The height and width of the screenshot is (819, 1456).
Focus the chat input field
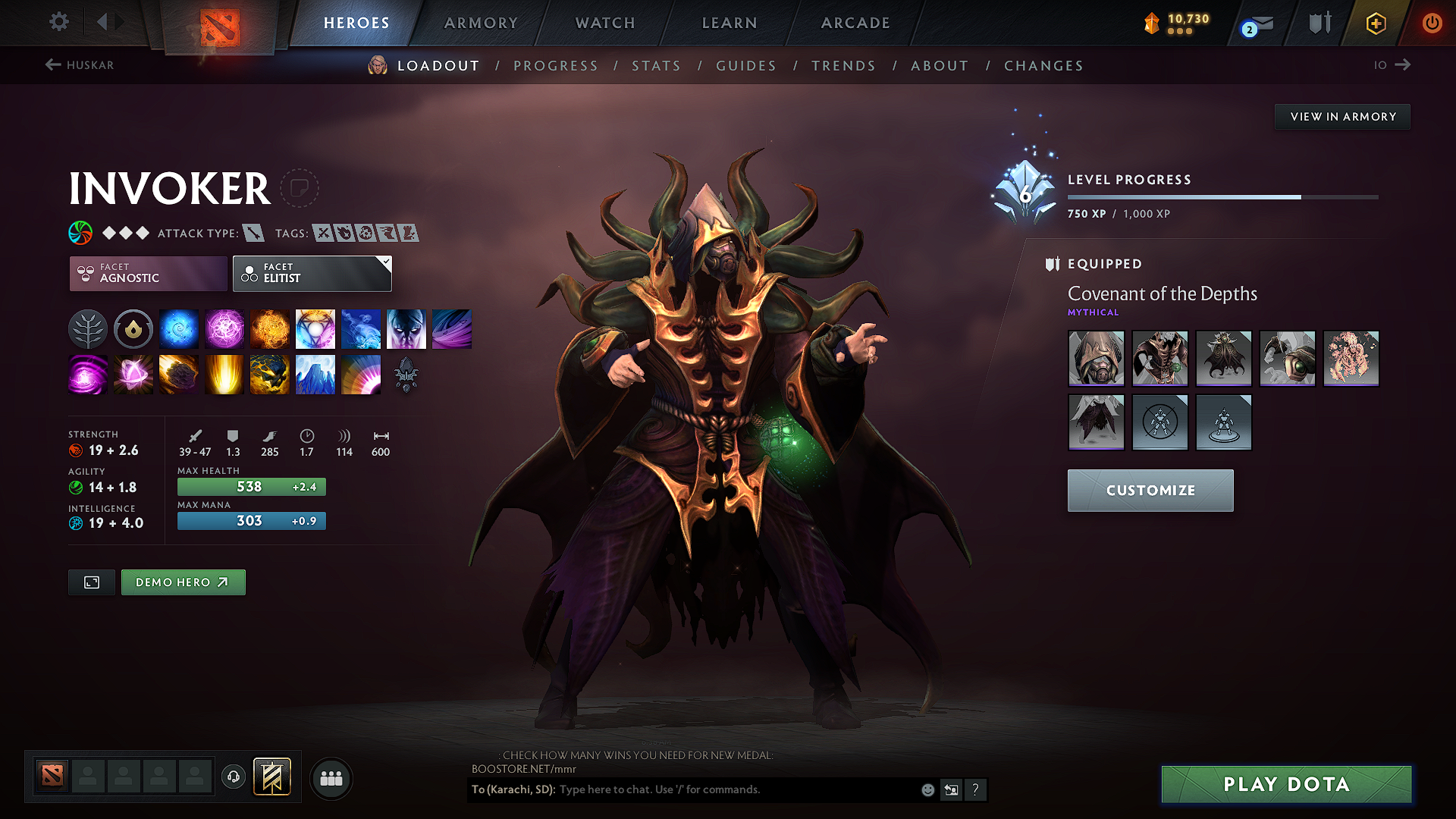tap(736, 789)
